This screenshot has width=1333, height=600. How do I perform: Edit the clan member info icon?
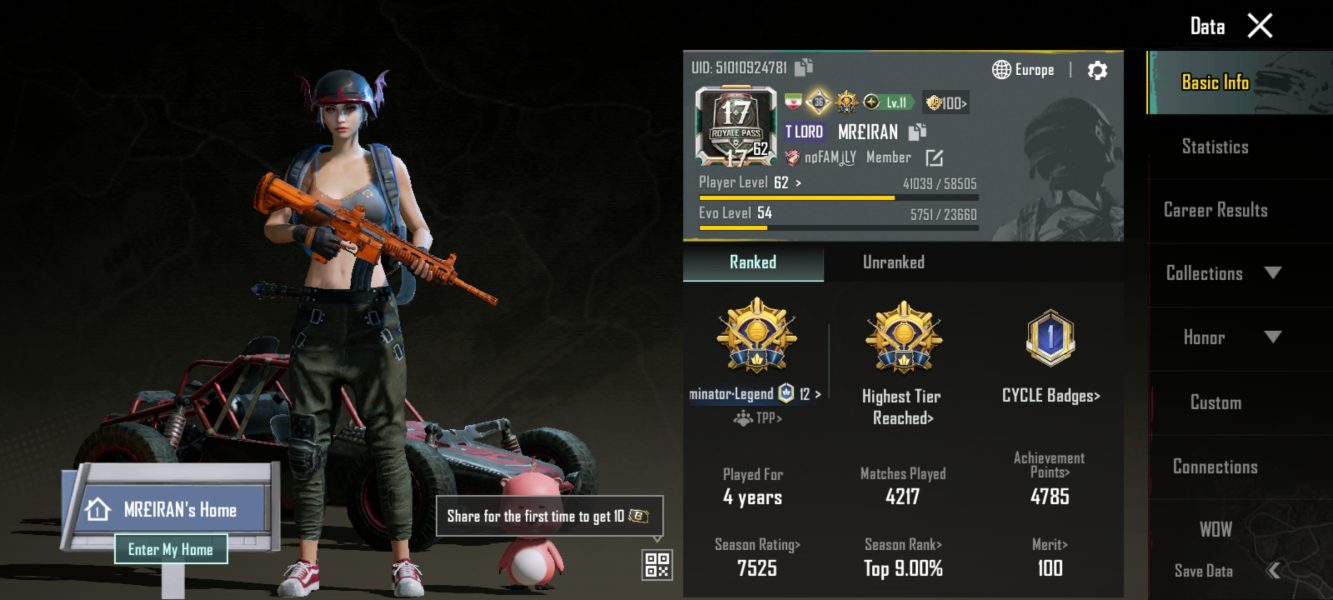pos(934,158)
